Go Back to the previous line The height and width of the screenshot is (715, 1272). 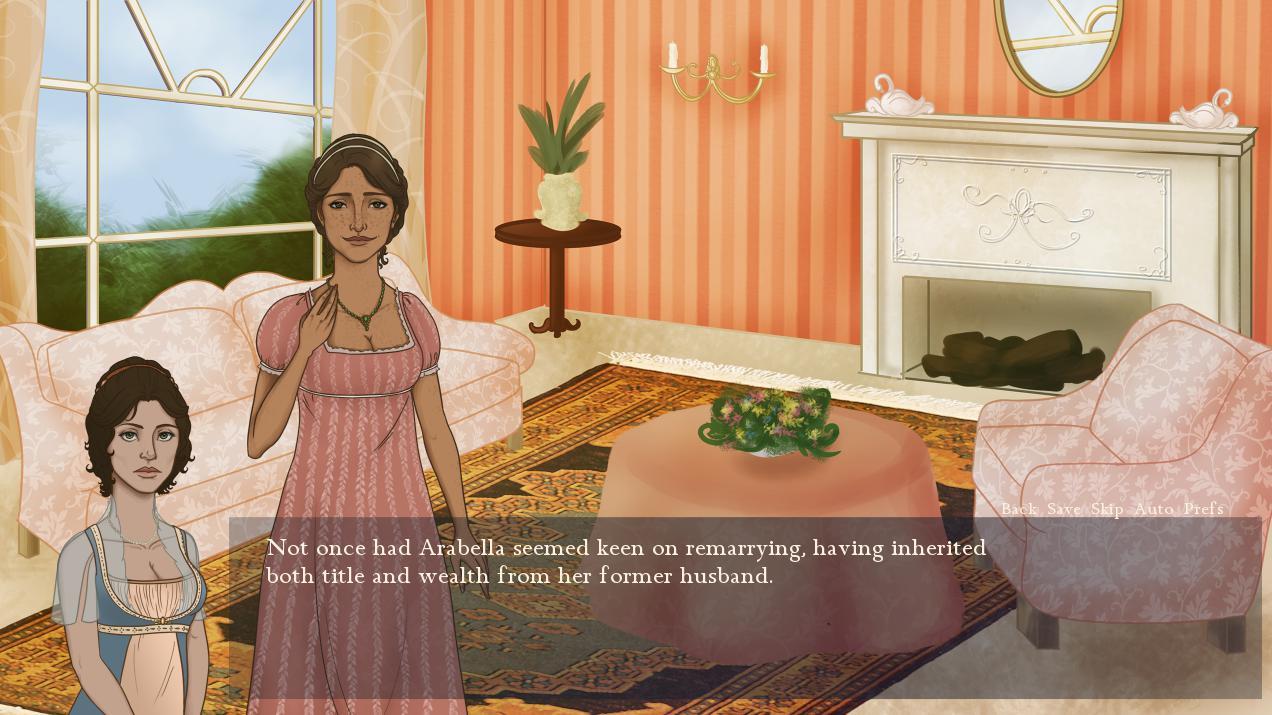(x=1018, y=509)
